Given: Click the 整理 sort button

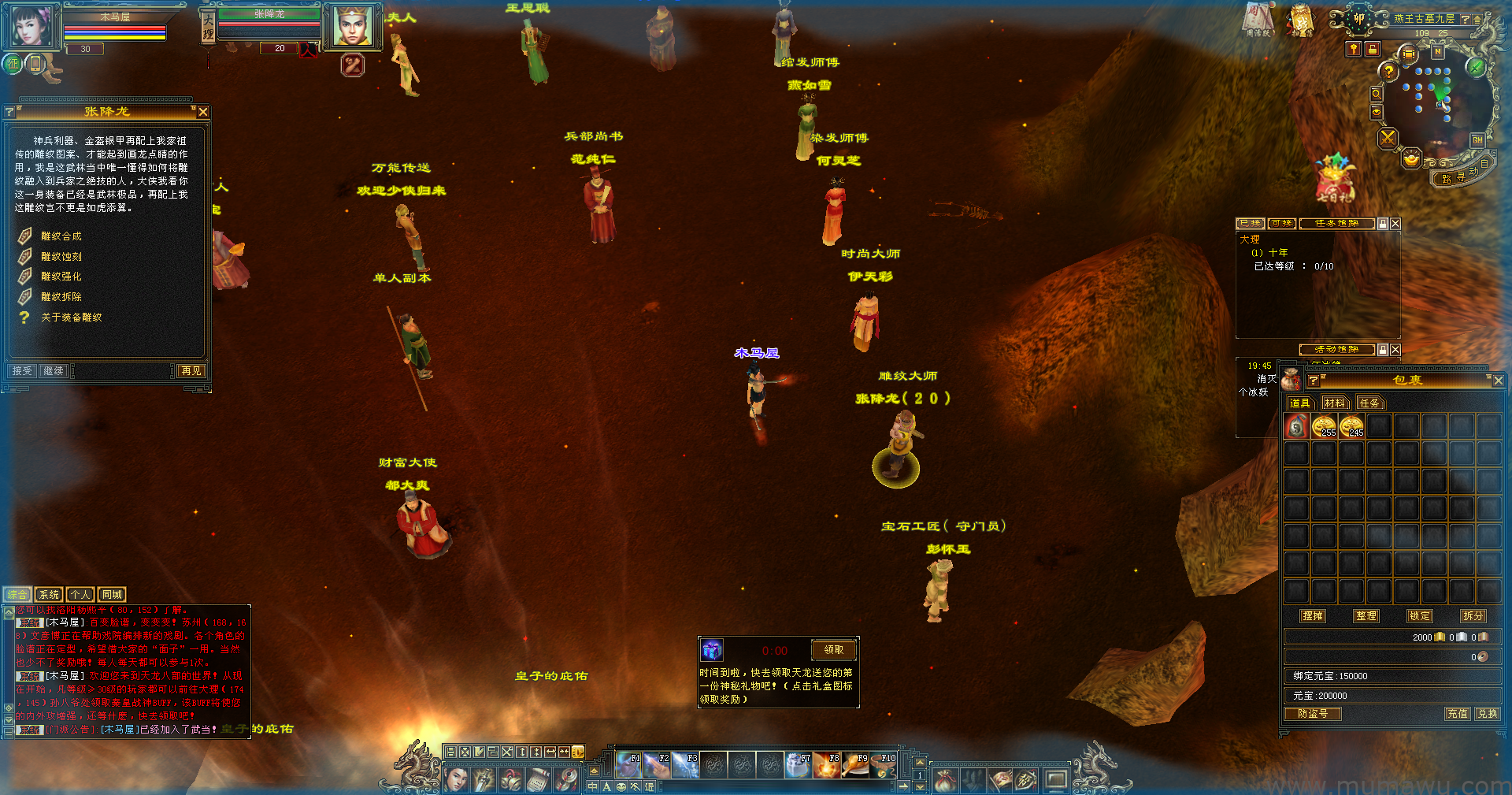Looking at the screenshot, I should [1366, 616].
